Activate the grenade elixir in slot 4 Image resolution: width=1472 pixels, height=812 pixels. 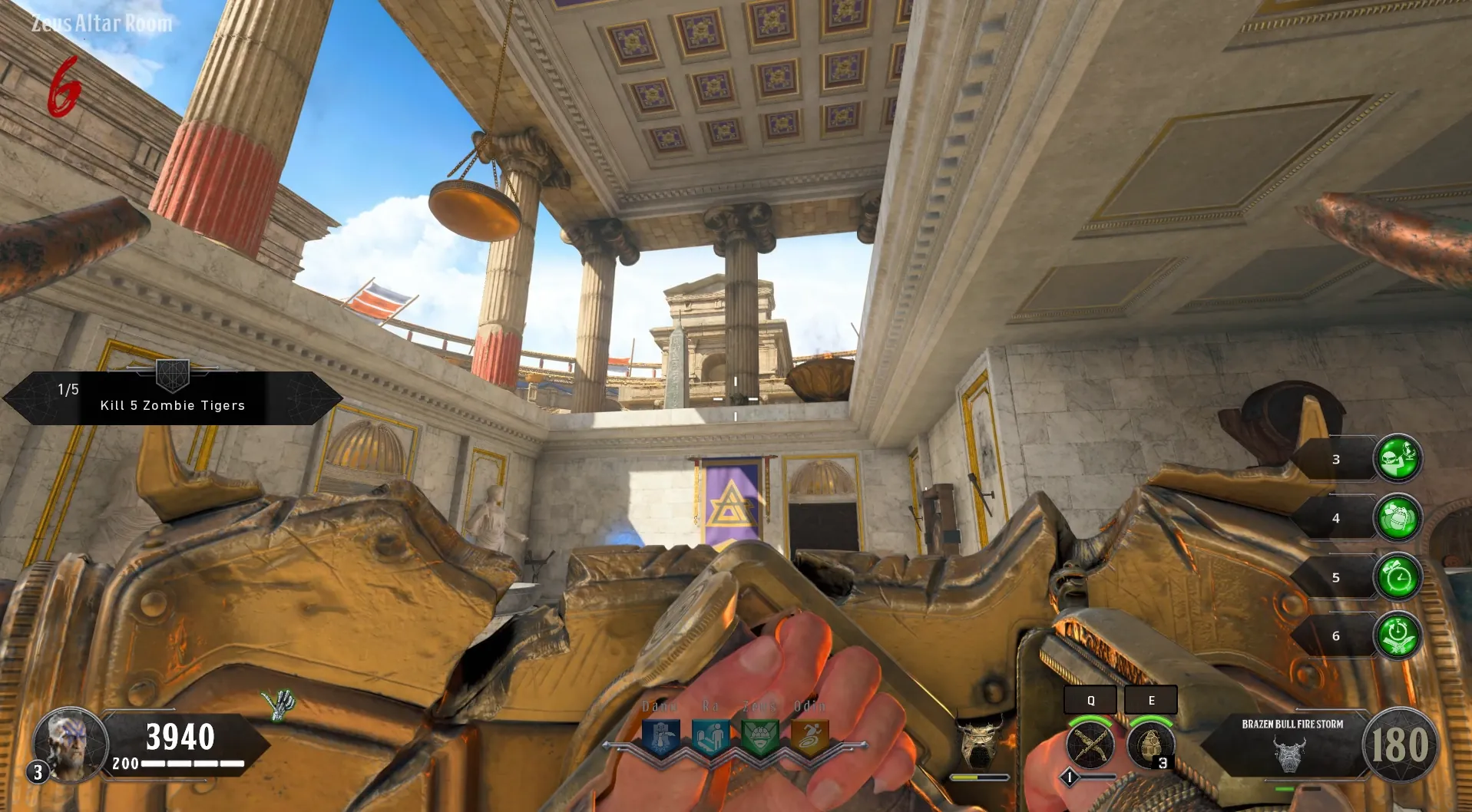coord(1398,518)
